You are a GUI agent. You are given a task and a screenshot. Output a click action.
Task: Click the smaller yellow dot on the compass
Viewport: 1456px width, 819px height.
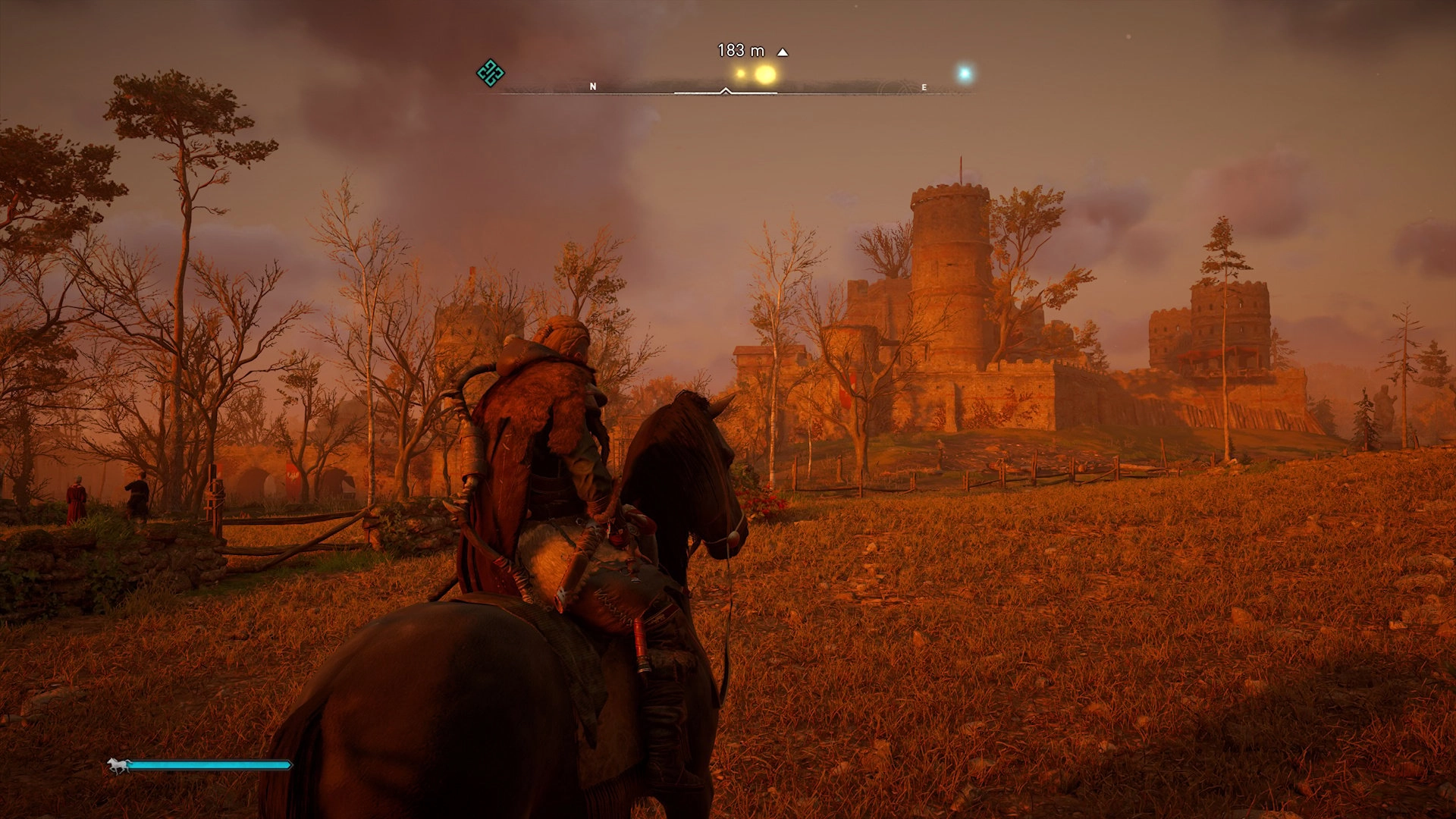(x=740, y=72)
